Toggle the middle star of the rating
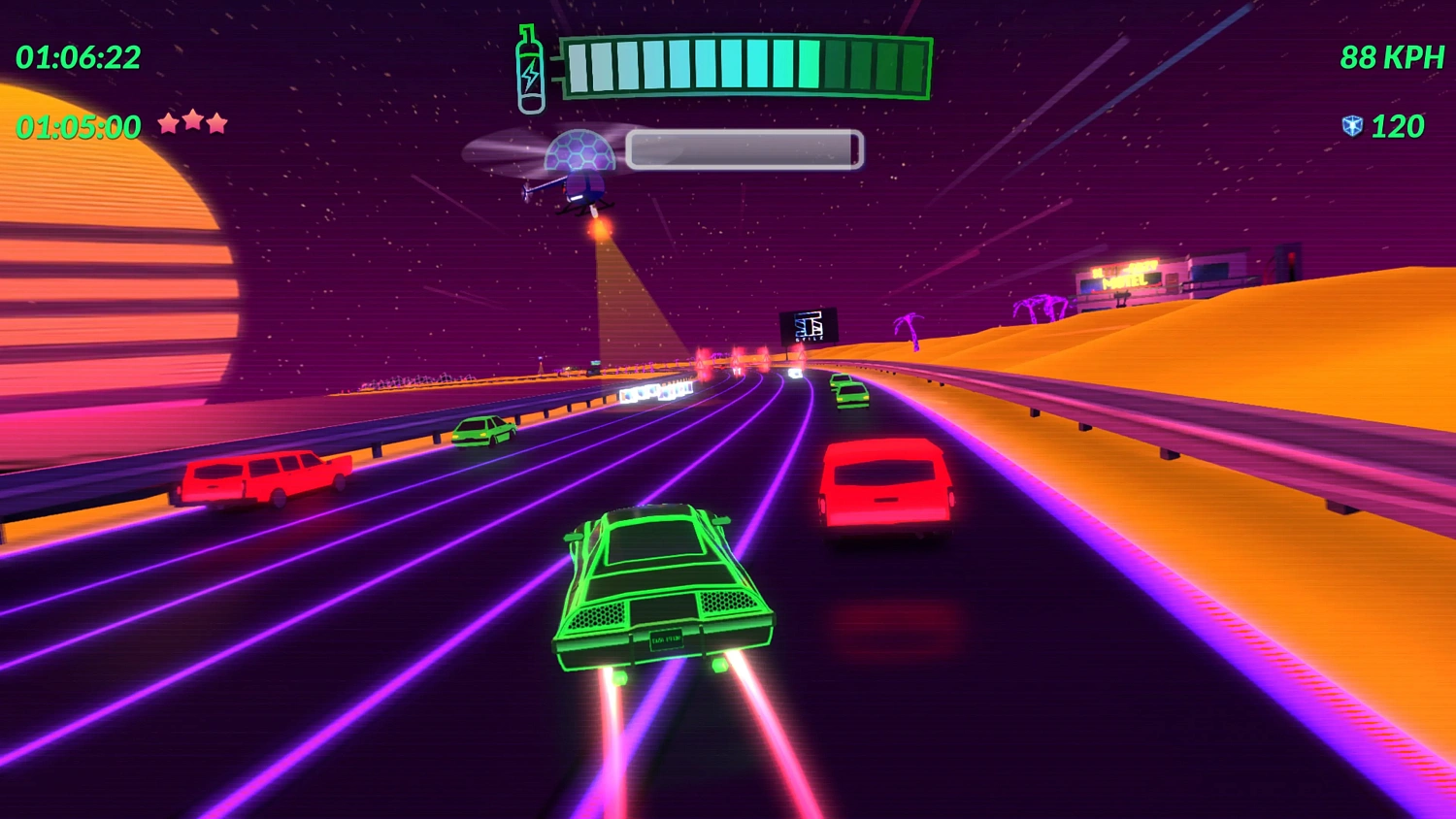Screen dimensions: 1456x819 pos(192,124)
